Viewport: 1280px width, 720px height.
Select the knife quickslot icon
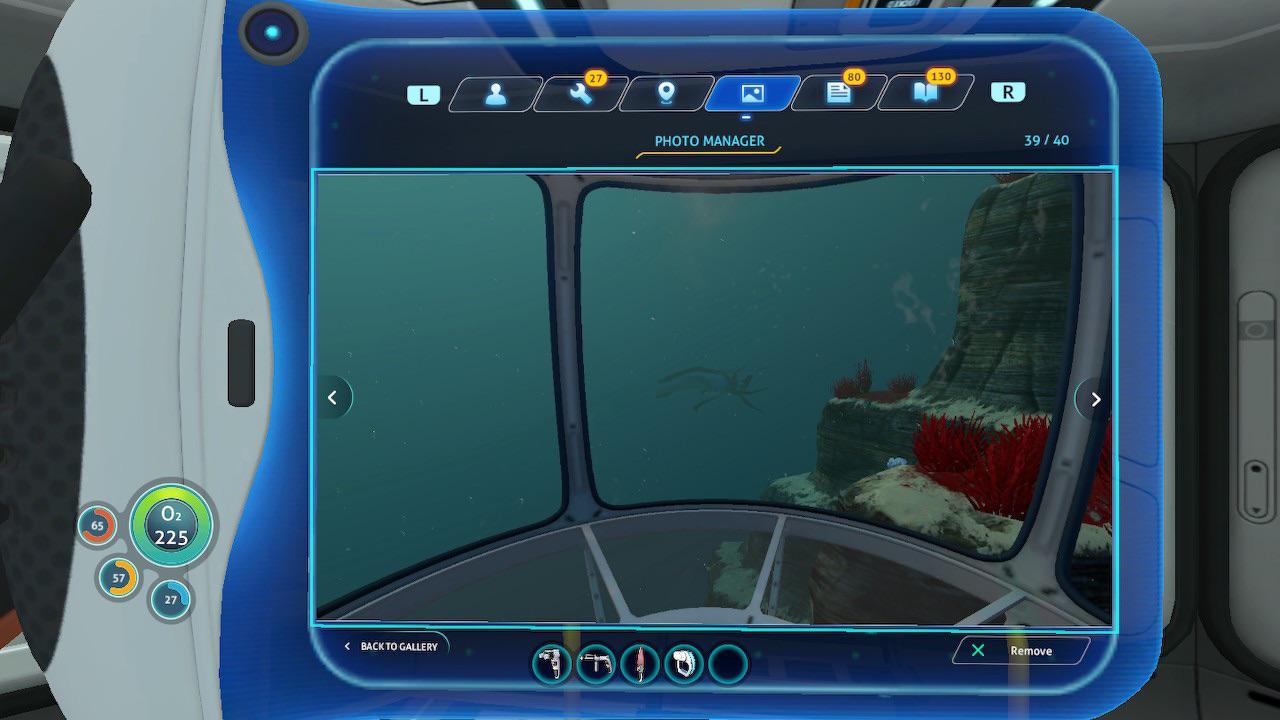[640, 663]
